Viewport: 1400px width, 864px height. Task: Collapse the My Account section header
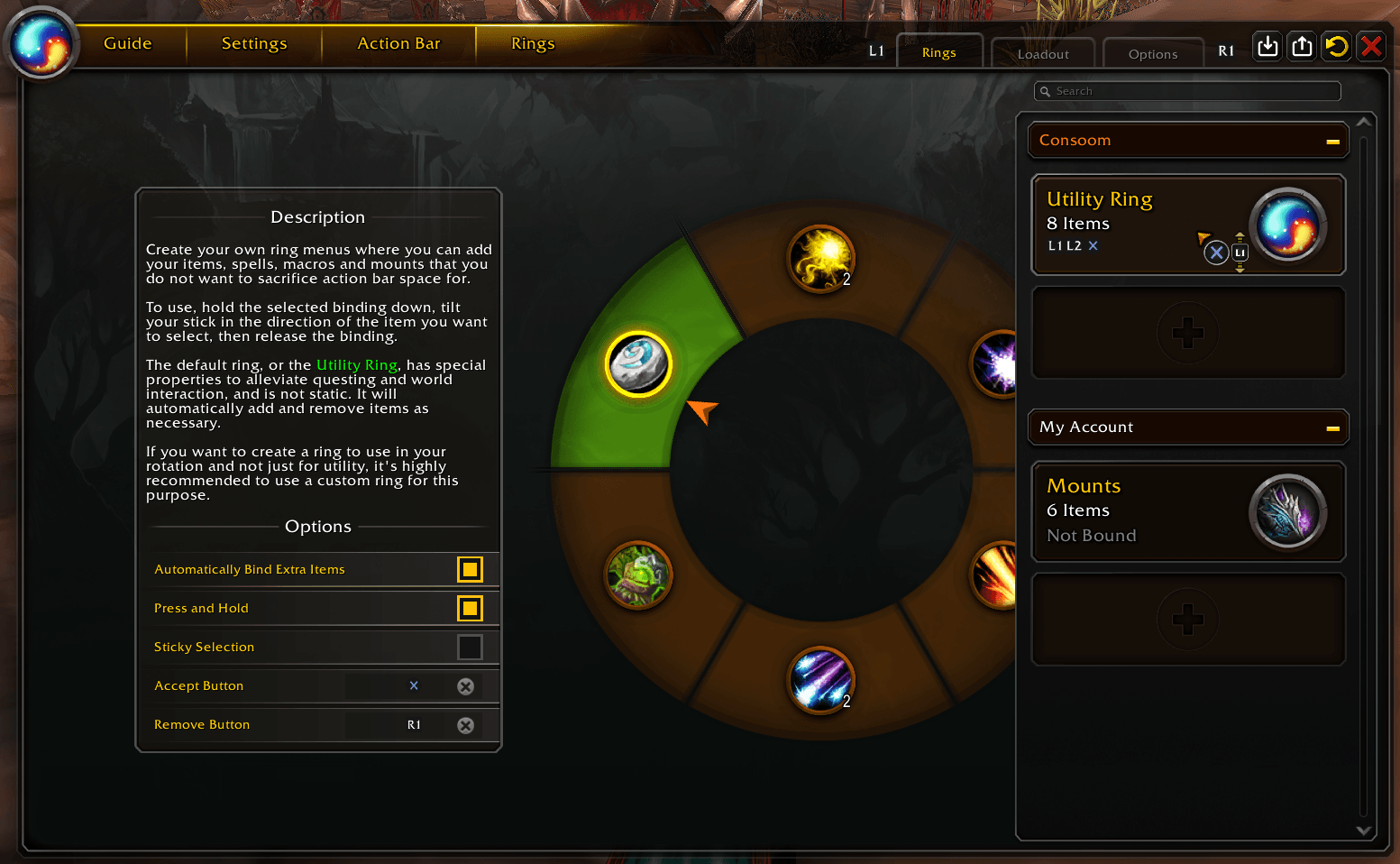pyautogui.click(x=1332, y=427)
